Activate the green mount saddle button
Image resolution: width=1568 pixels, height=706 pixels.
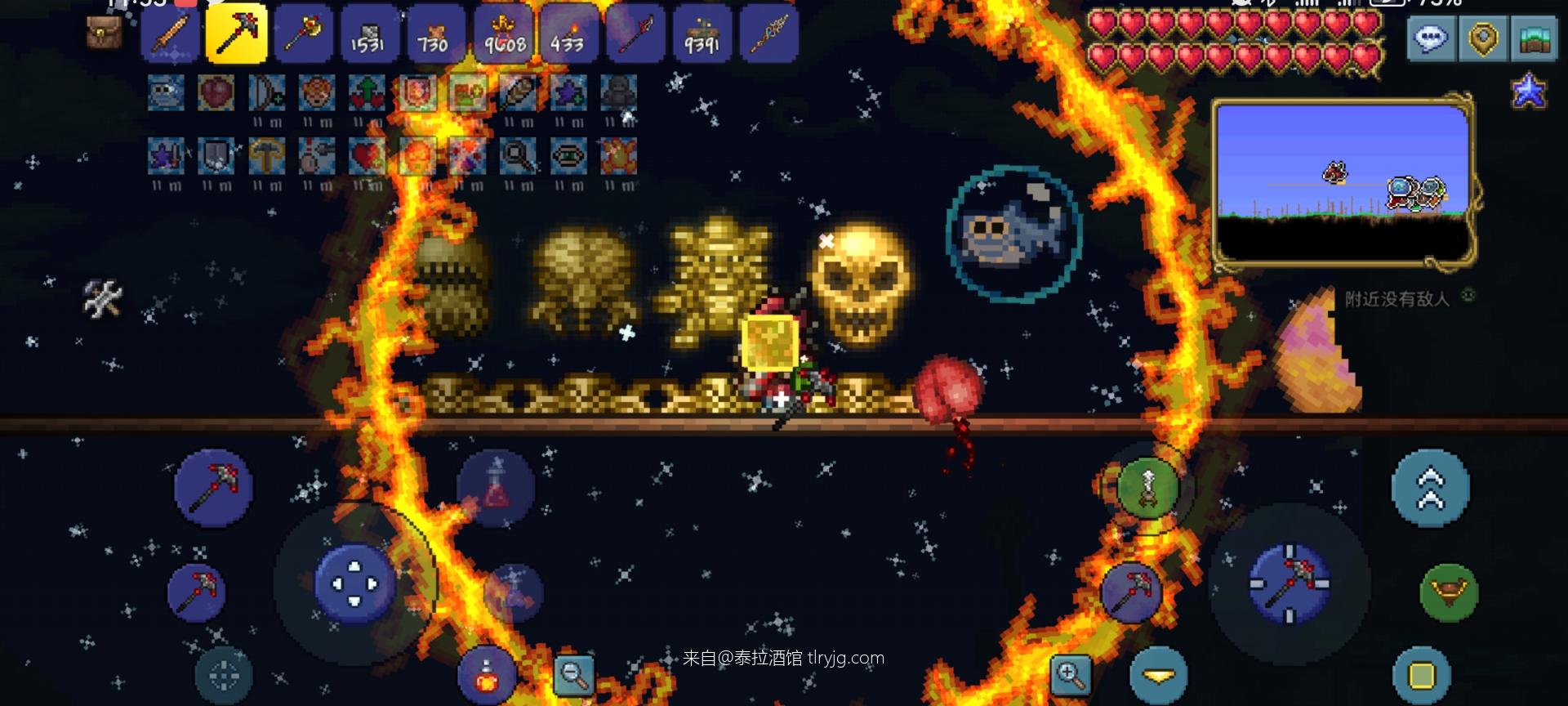(1449, 592)
